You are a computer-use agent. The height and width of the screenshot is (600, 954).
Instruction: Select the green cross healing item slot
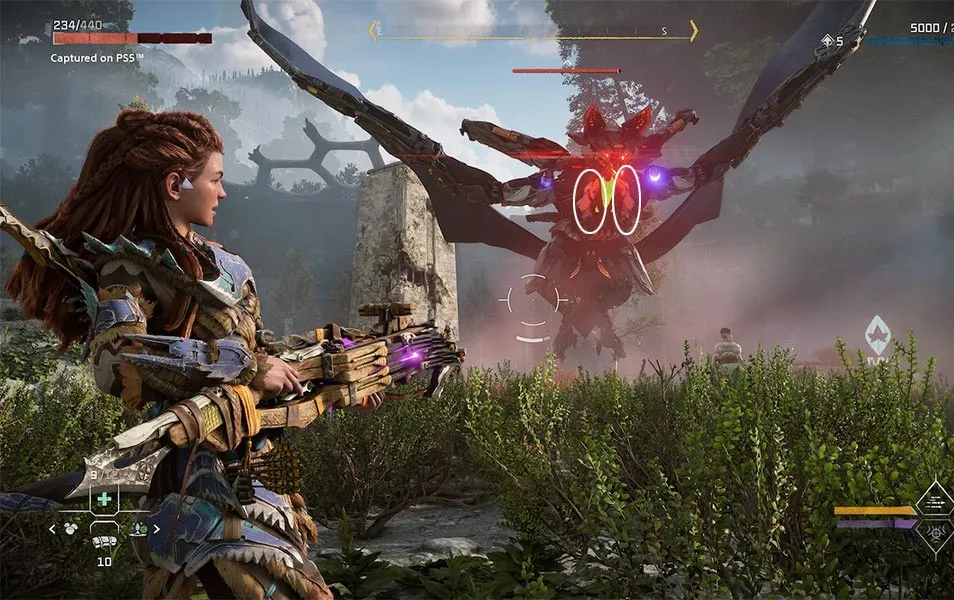click(x=104, y=499)
